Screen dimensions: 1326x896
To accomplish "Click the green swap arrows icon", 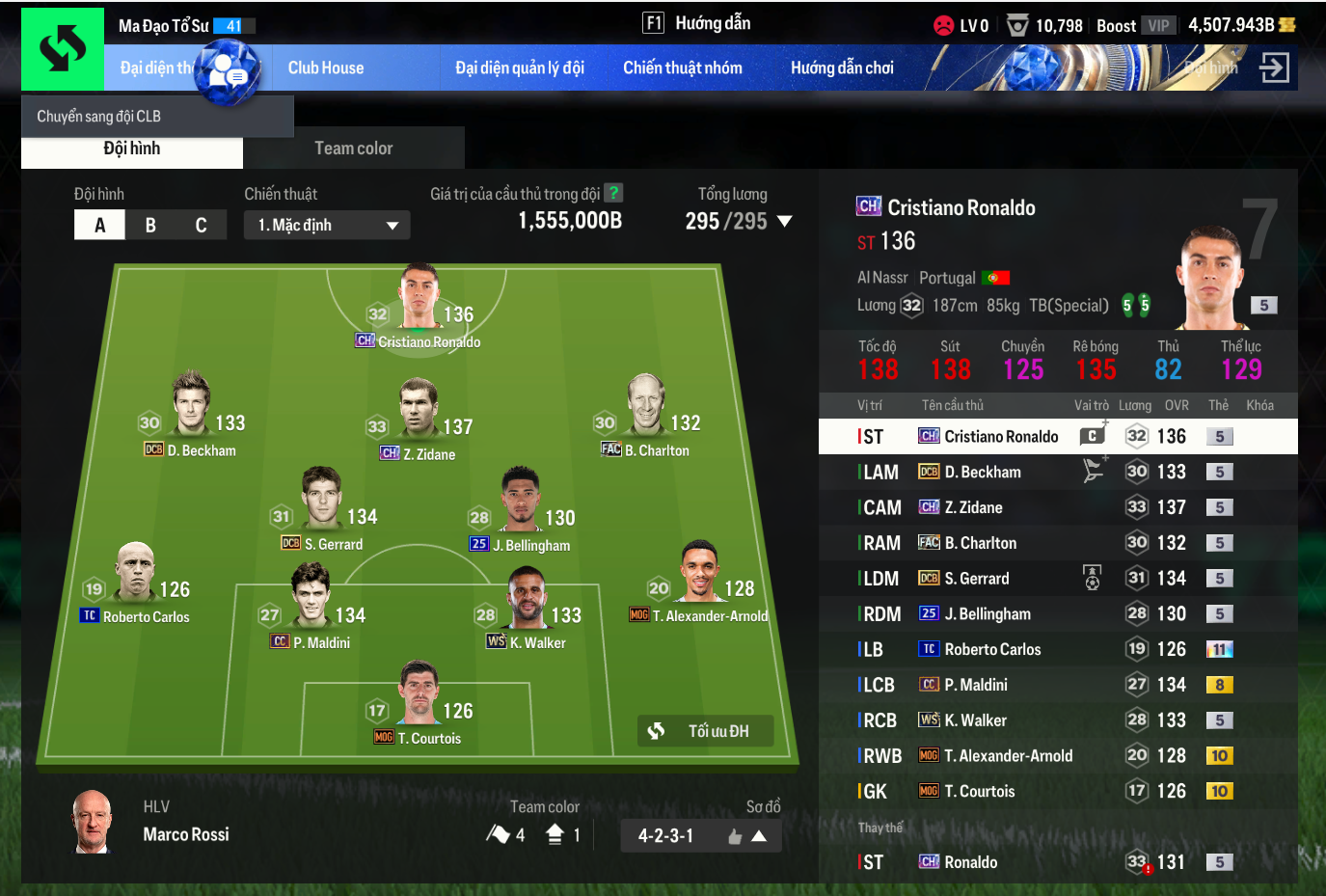I will click(63, 48).
